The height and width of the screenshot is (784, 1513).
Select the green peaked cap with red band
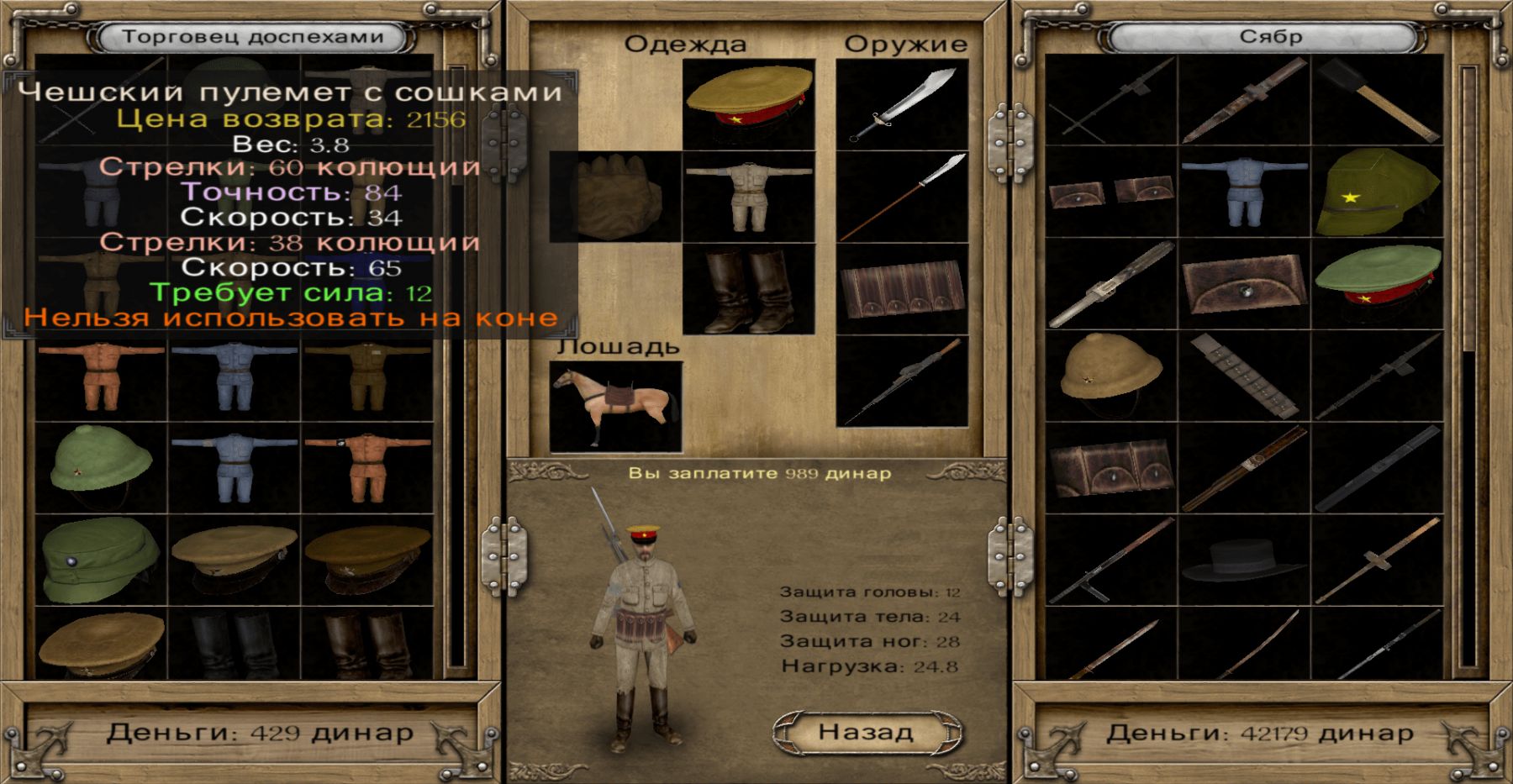click(1377, 284)
